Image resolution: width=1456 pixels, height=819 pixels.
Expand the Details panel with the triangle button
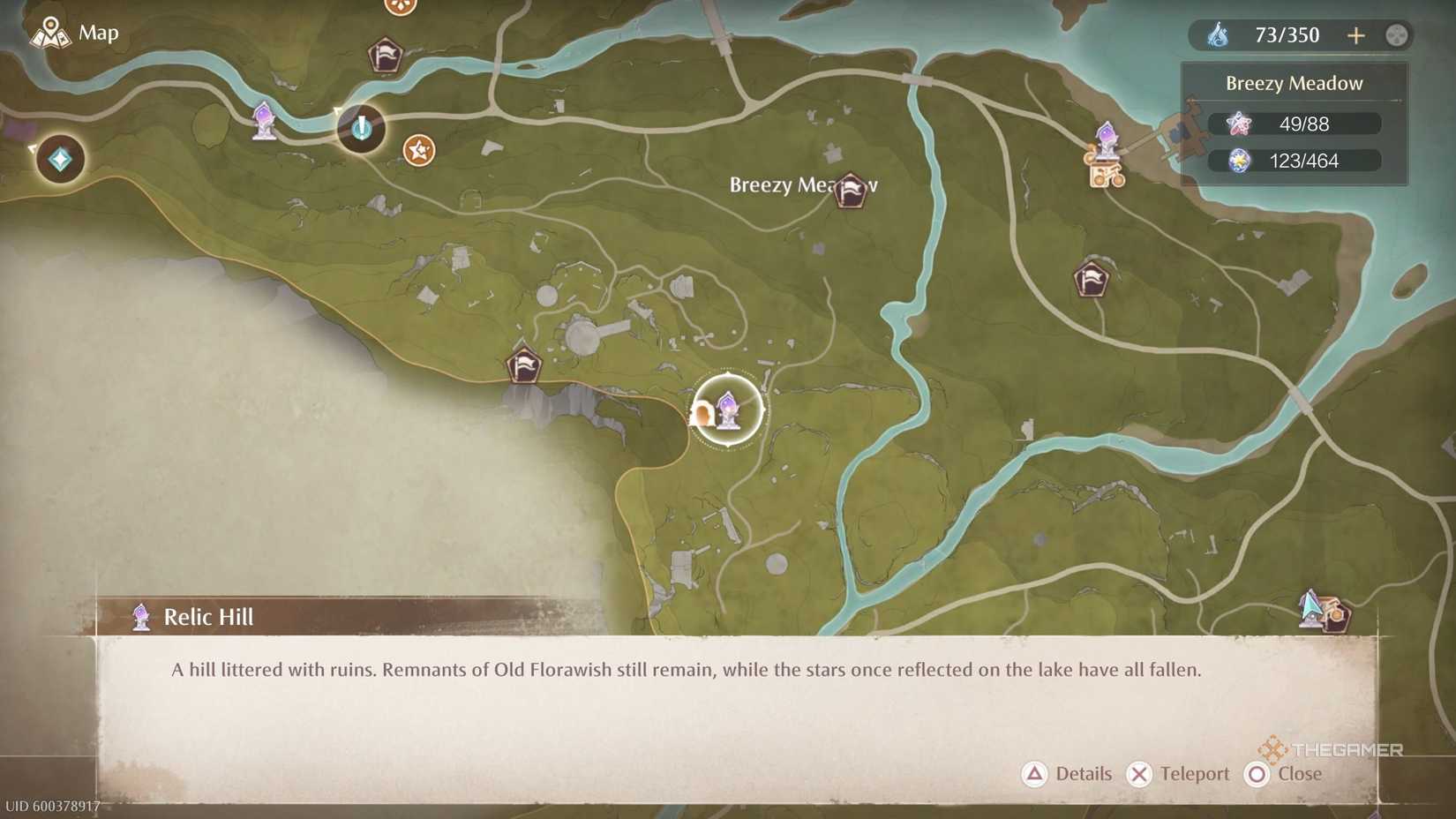click(1033, 774)
